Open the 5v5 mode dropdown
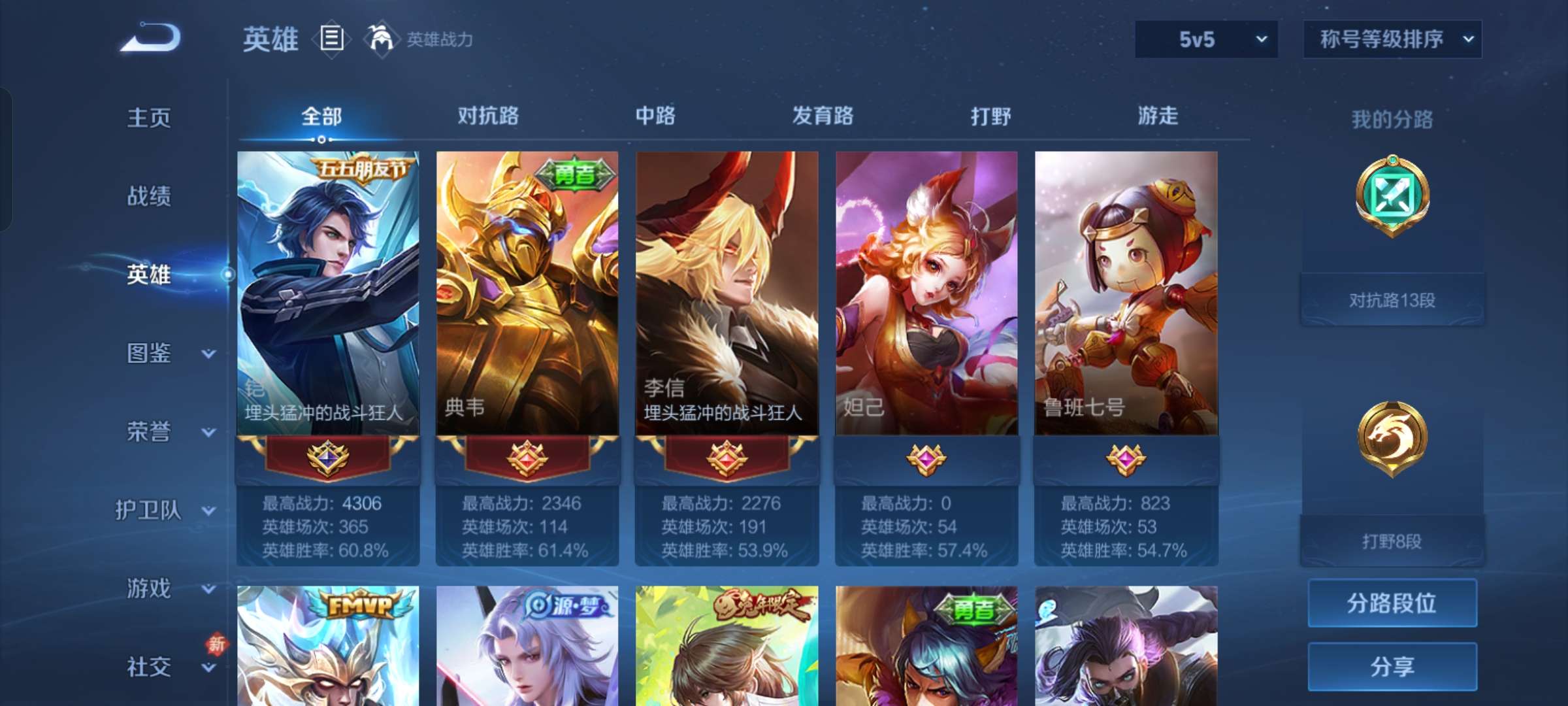Image resolution: width=1568 pixels, height=706 pixels. tap(1205, 39)
